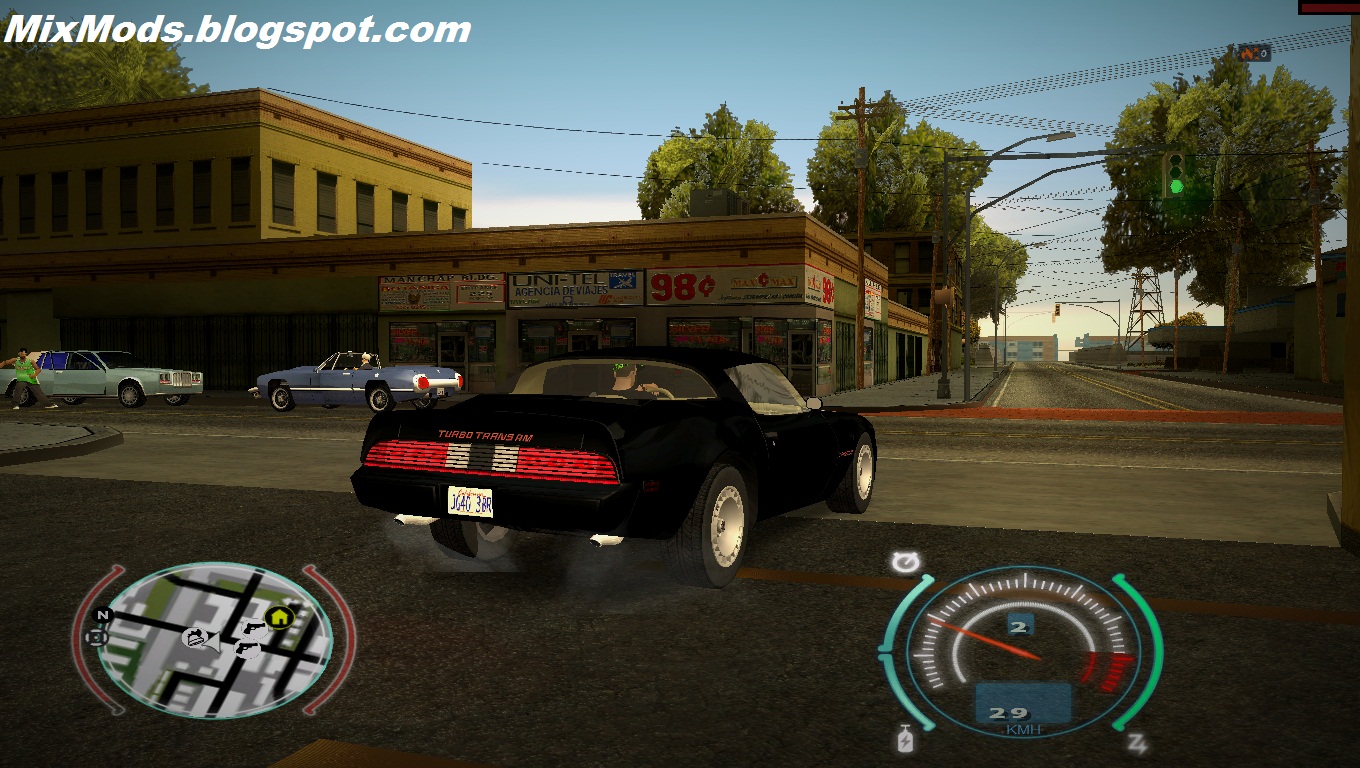Toggle the lower pistol icon on the radar

pyautogui.click(x=245, y=649)
